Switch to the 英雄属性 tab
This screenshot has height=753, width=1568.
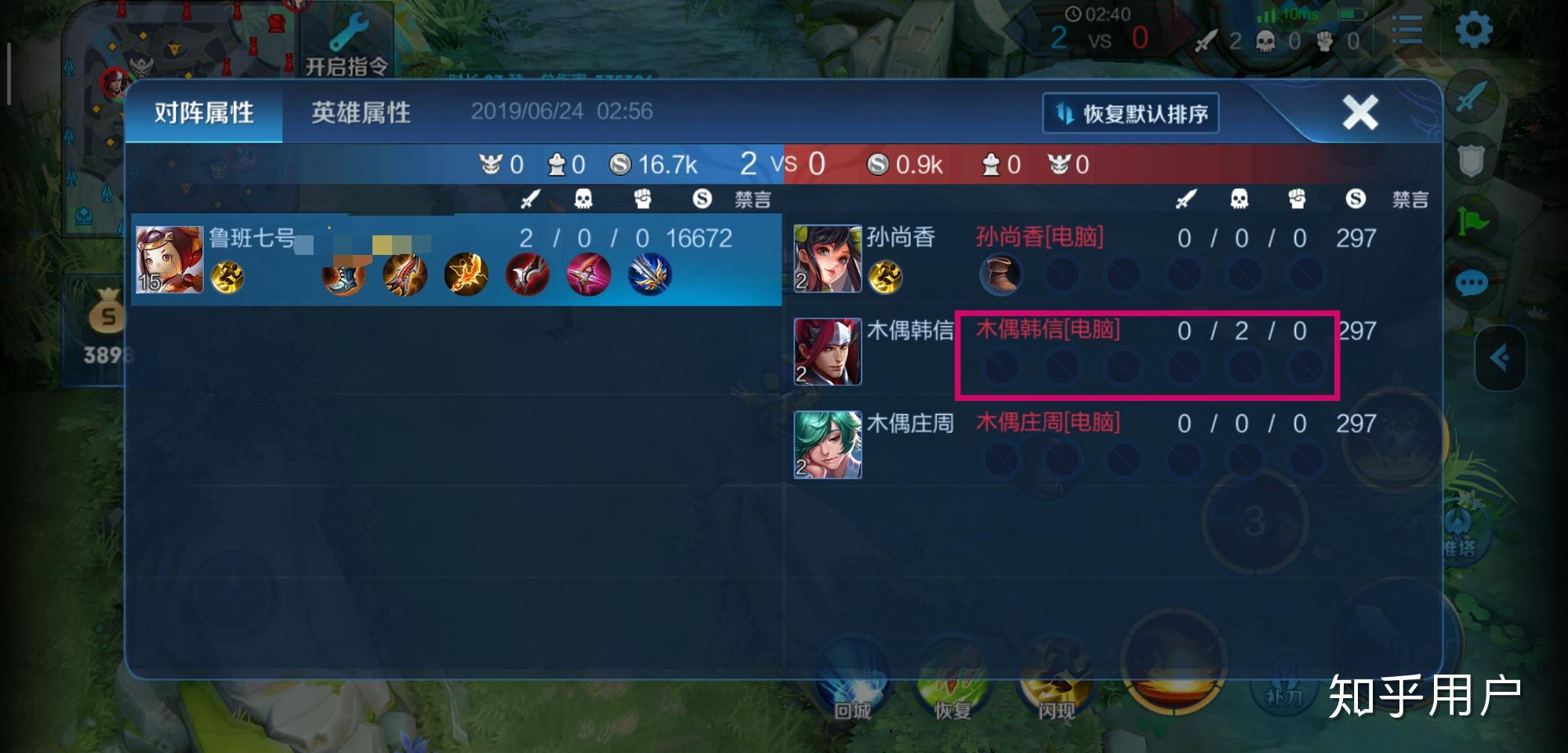[x=361, y=113]
